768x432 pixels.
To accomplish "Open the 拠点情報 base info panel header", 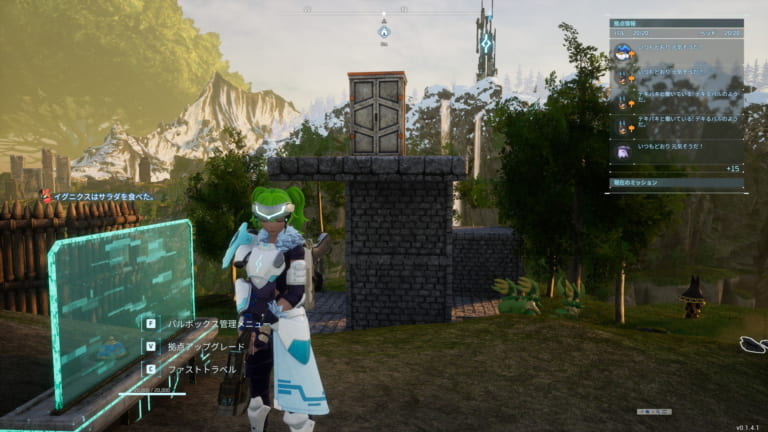I will click(676, 22).
